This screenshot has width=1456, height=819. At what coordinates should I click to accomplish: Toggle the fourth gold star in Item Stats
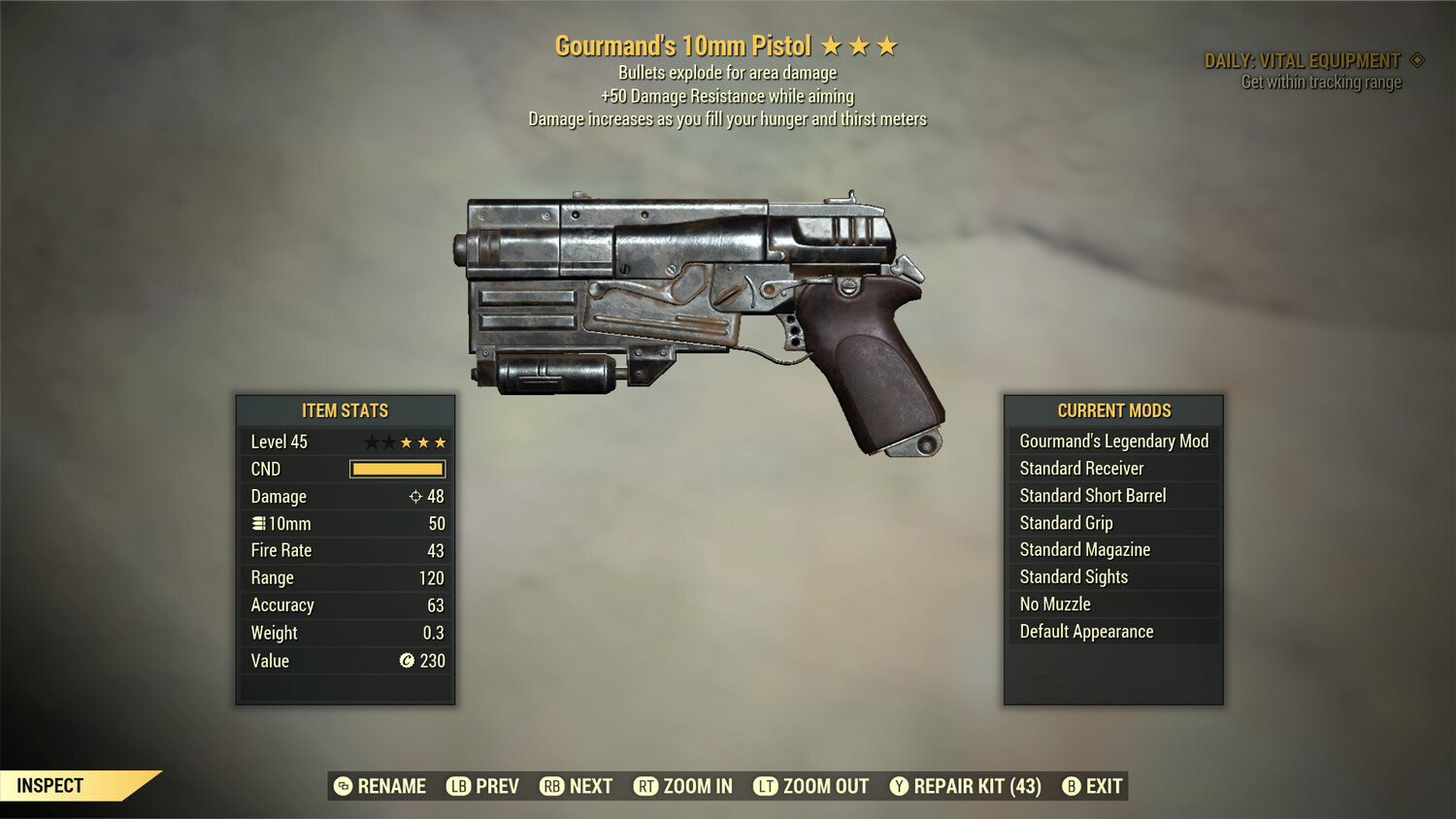click(423, 442)
